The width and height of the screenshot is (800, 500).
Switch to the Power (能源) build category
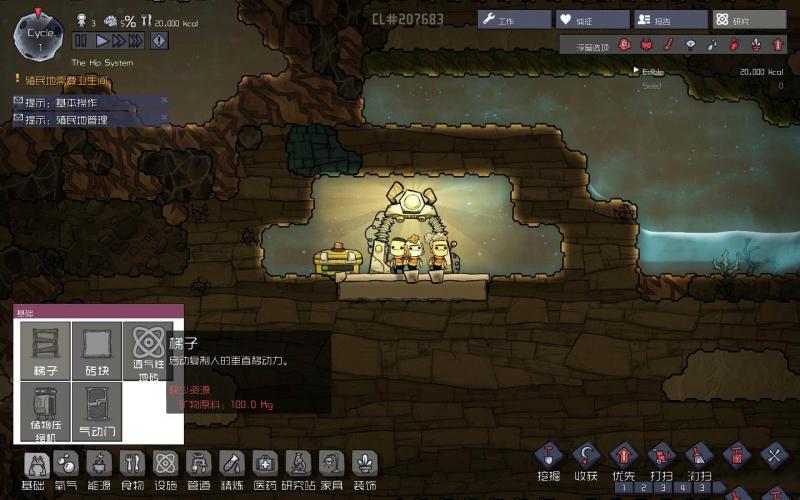point(100,468)
